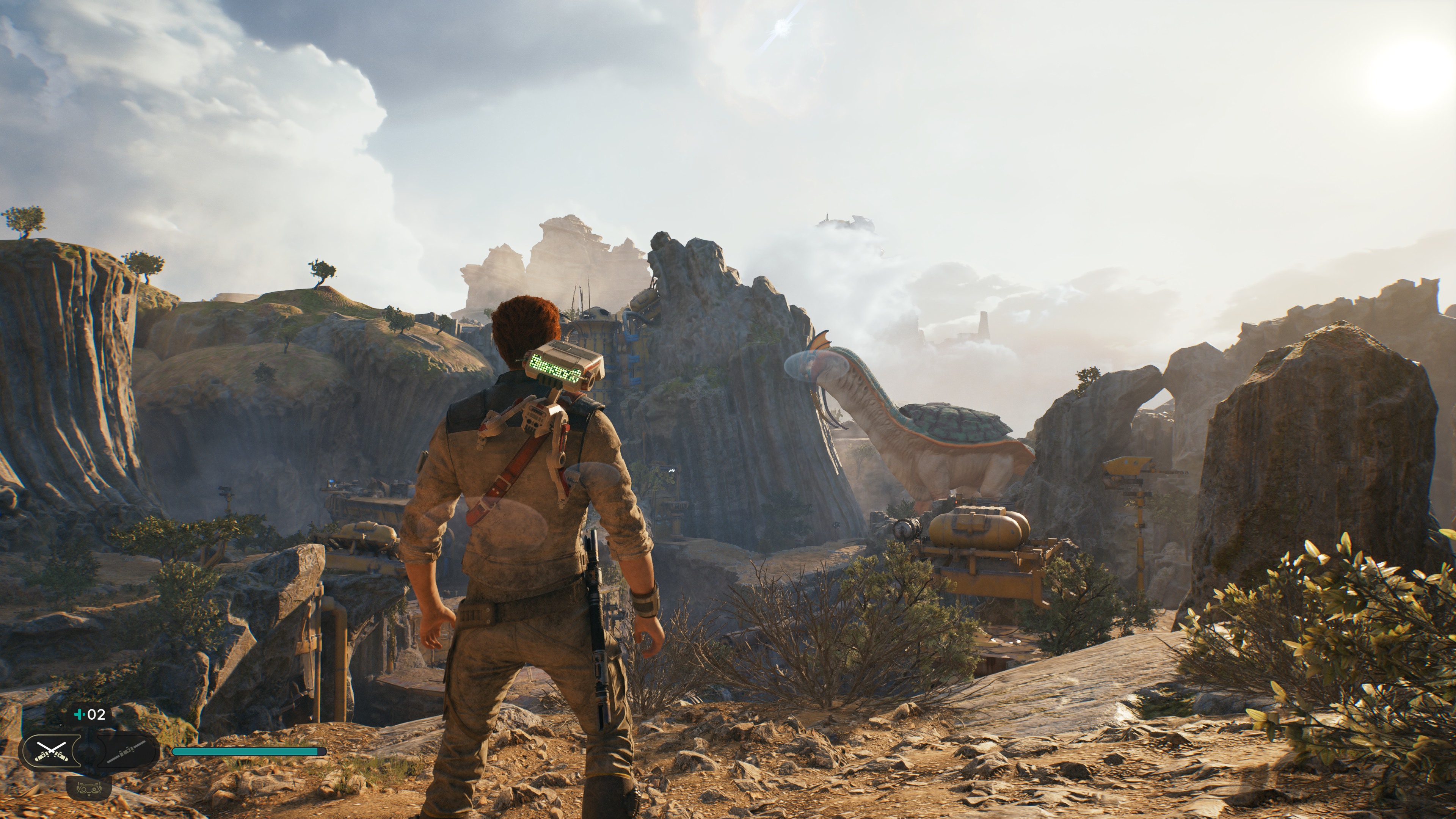Click the BD-1 droid icon
Screen dimensions: 1456x819
(89, 788)
